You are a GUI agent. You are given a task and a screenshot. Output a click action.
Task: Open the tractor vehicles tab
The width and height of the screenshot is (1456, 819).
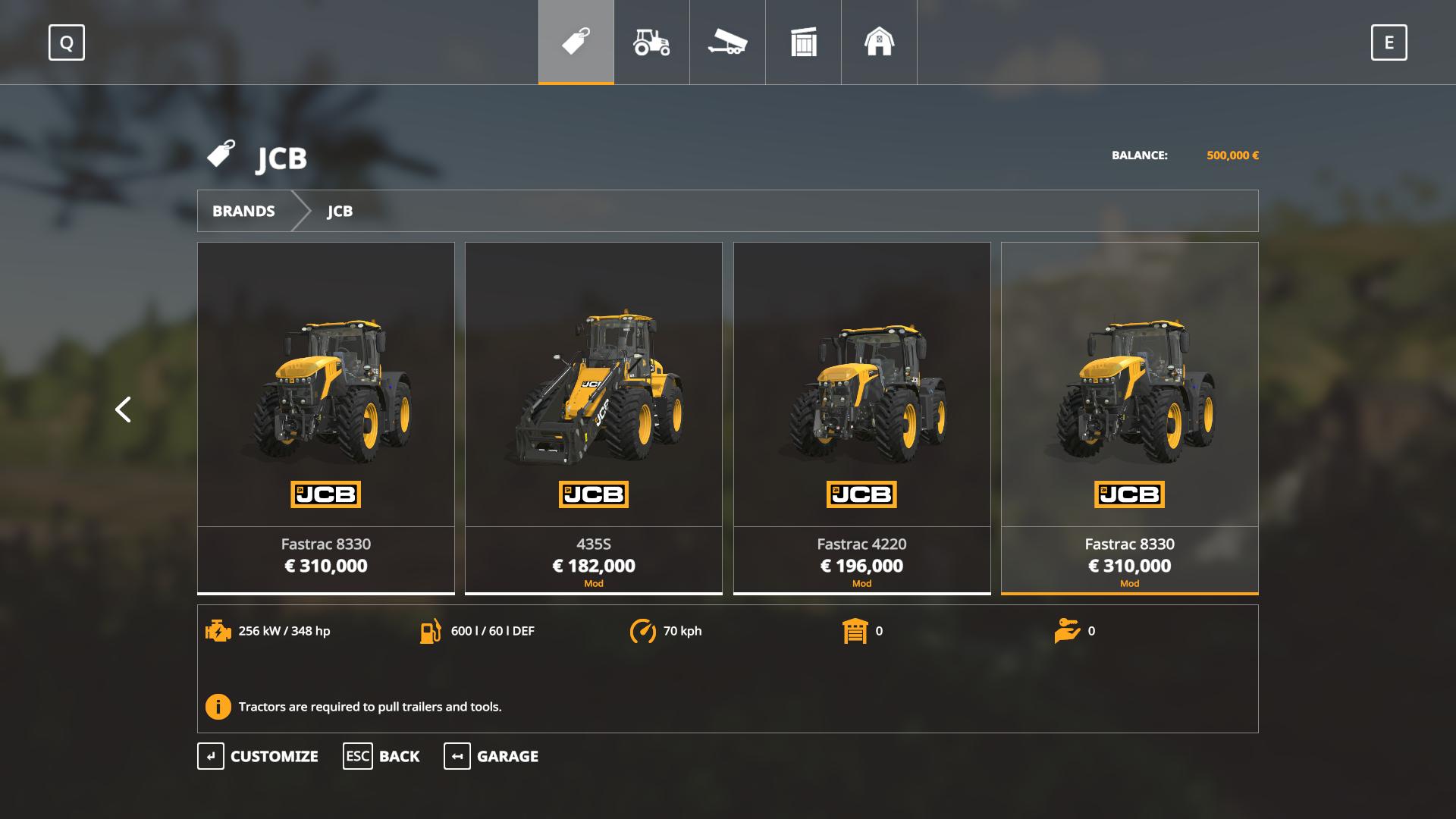tap(651, 42)
